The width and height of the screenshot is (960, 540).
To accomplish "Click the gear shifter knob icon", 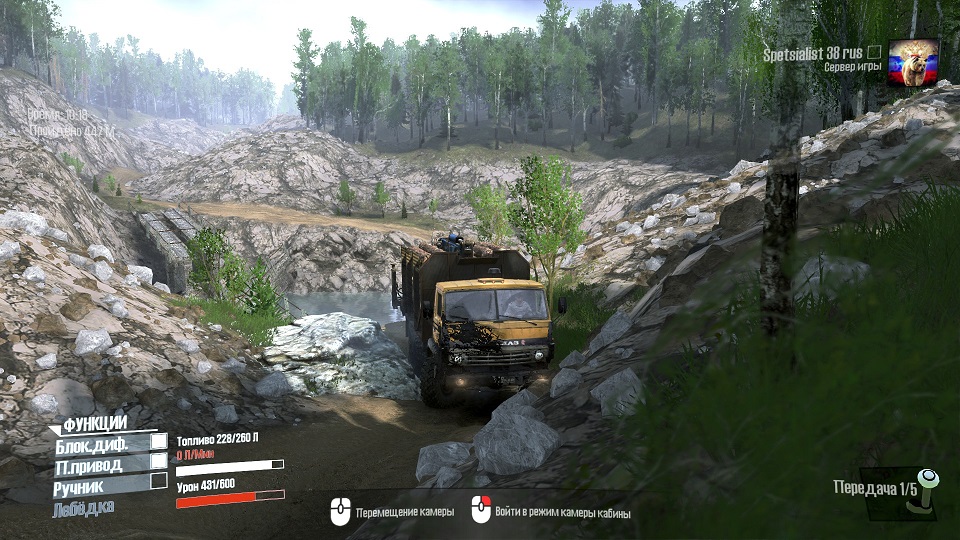I will click(x=927, y=491).
